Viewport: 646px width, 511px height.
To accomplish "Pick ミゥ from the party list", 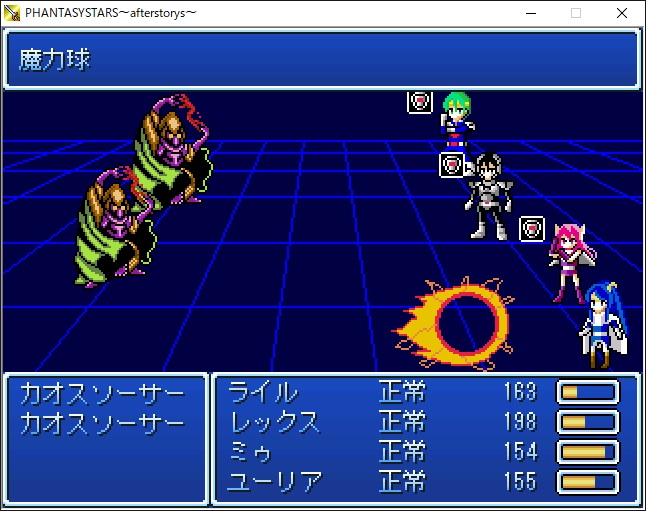I will 251,451.
